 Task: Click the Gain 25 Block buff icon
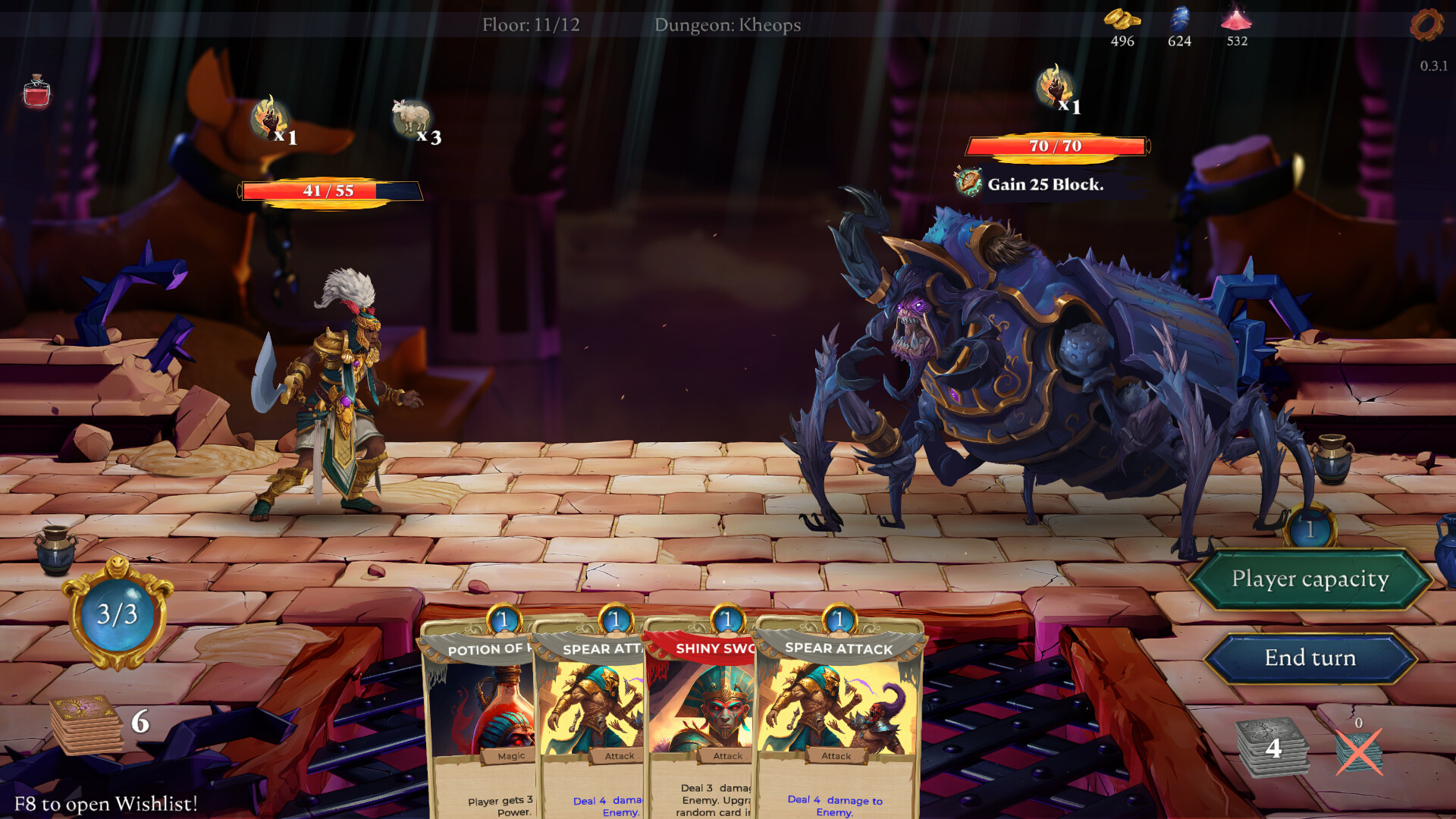point(966,183)
